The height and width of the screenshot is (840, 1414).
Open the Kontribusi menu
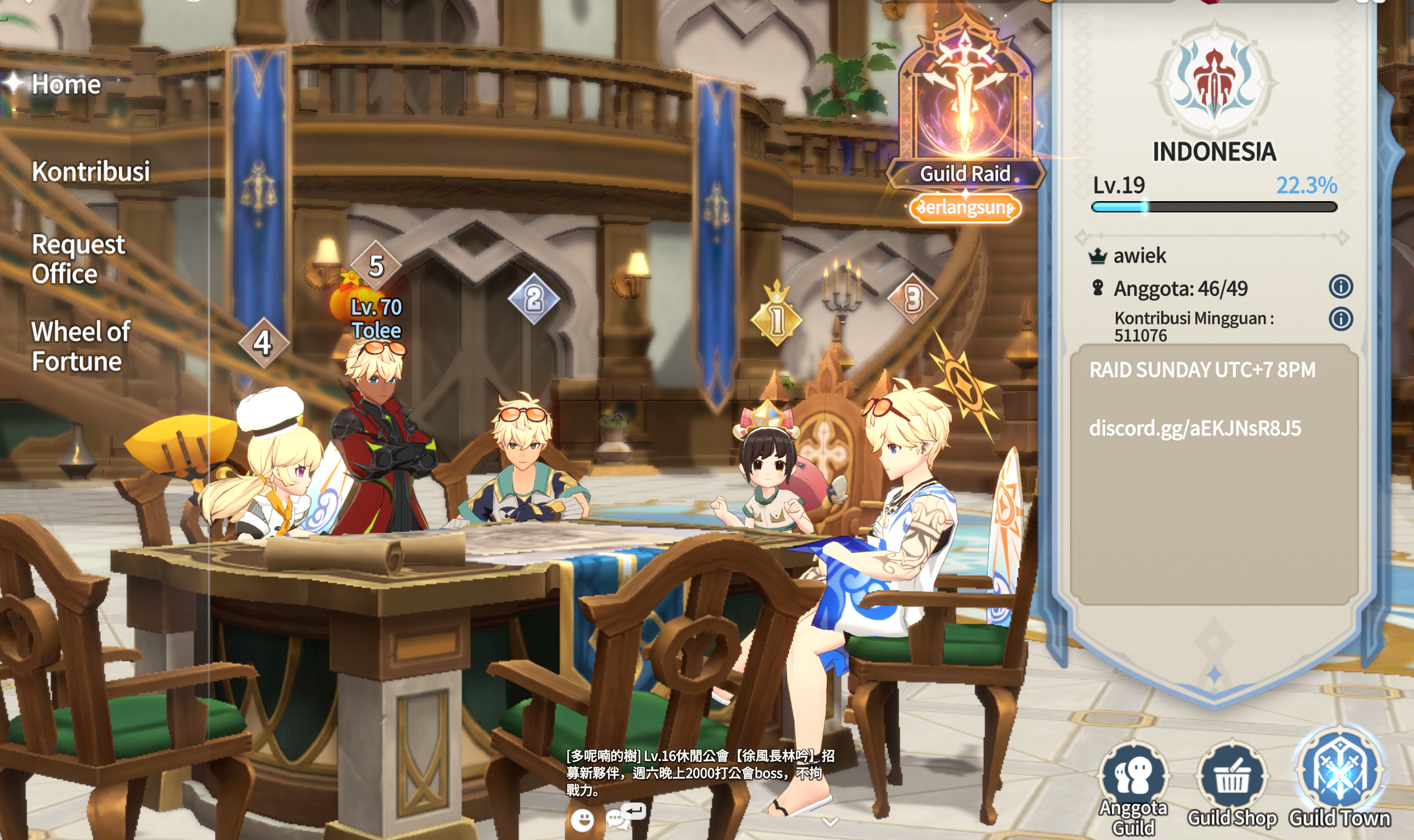tap(91, 171)
